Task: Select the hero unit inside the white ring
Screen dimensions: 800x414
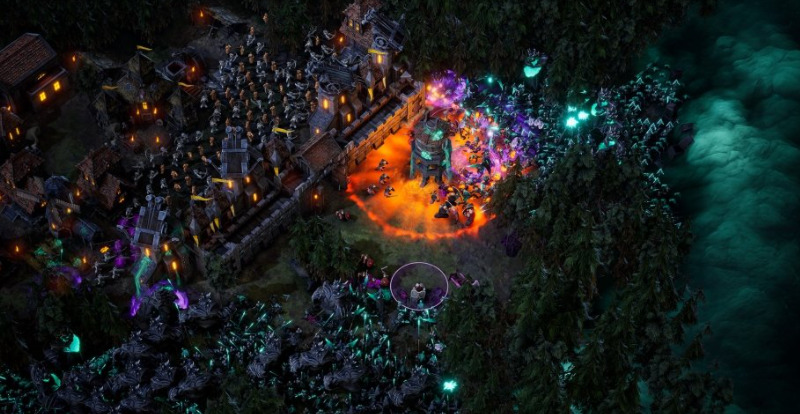Action: point(418,291)
